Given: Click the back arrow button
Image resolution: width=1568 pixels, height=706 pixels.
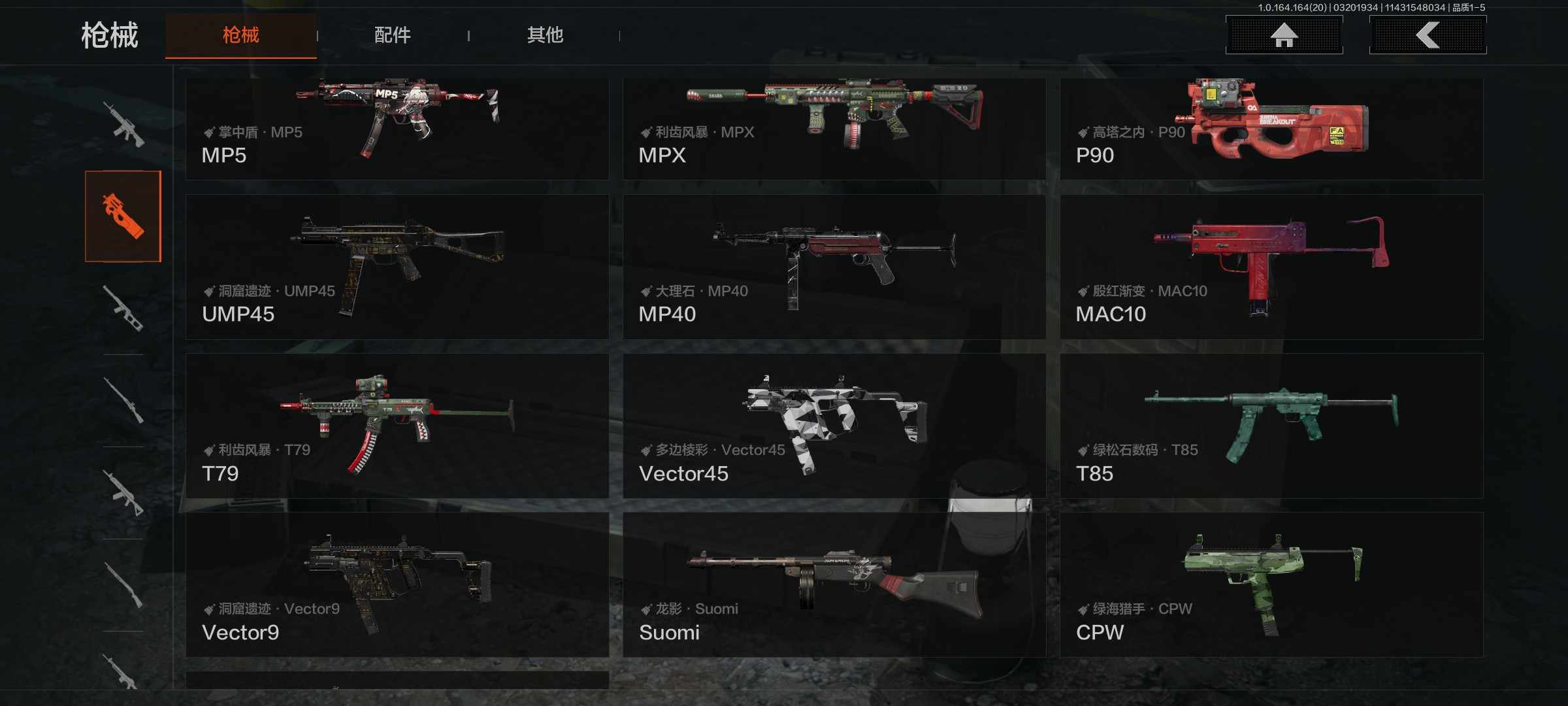Looking at the screenshot, I should pos(1428,35).
